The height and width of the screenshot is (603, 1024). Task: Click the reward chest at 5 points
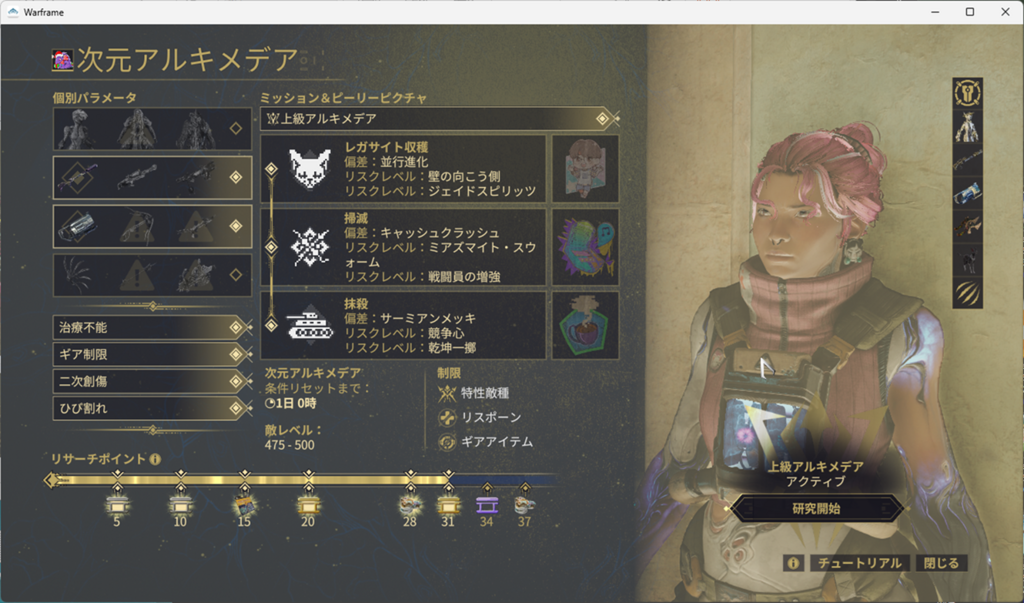[x=117, y=503]
